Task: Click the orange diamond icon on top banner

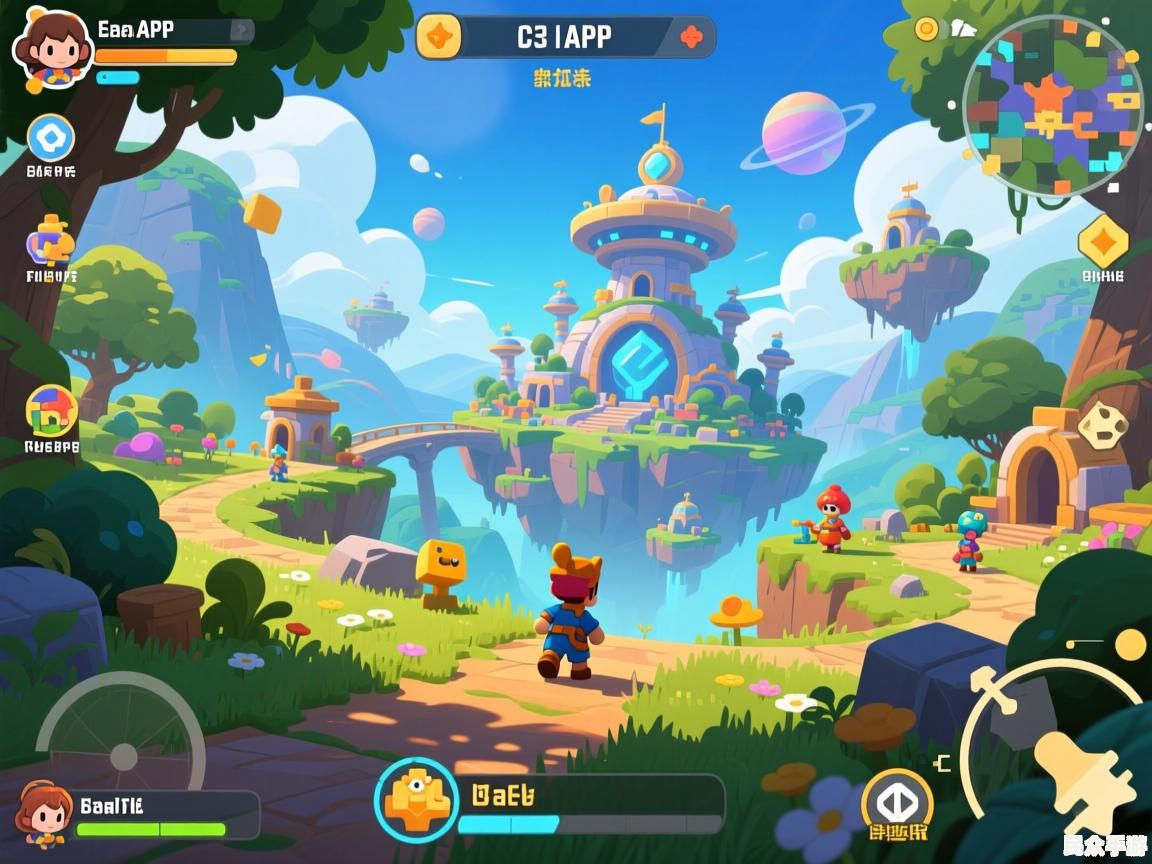Action: [x=439, y=38]
